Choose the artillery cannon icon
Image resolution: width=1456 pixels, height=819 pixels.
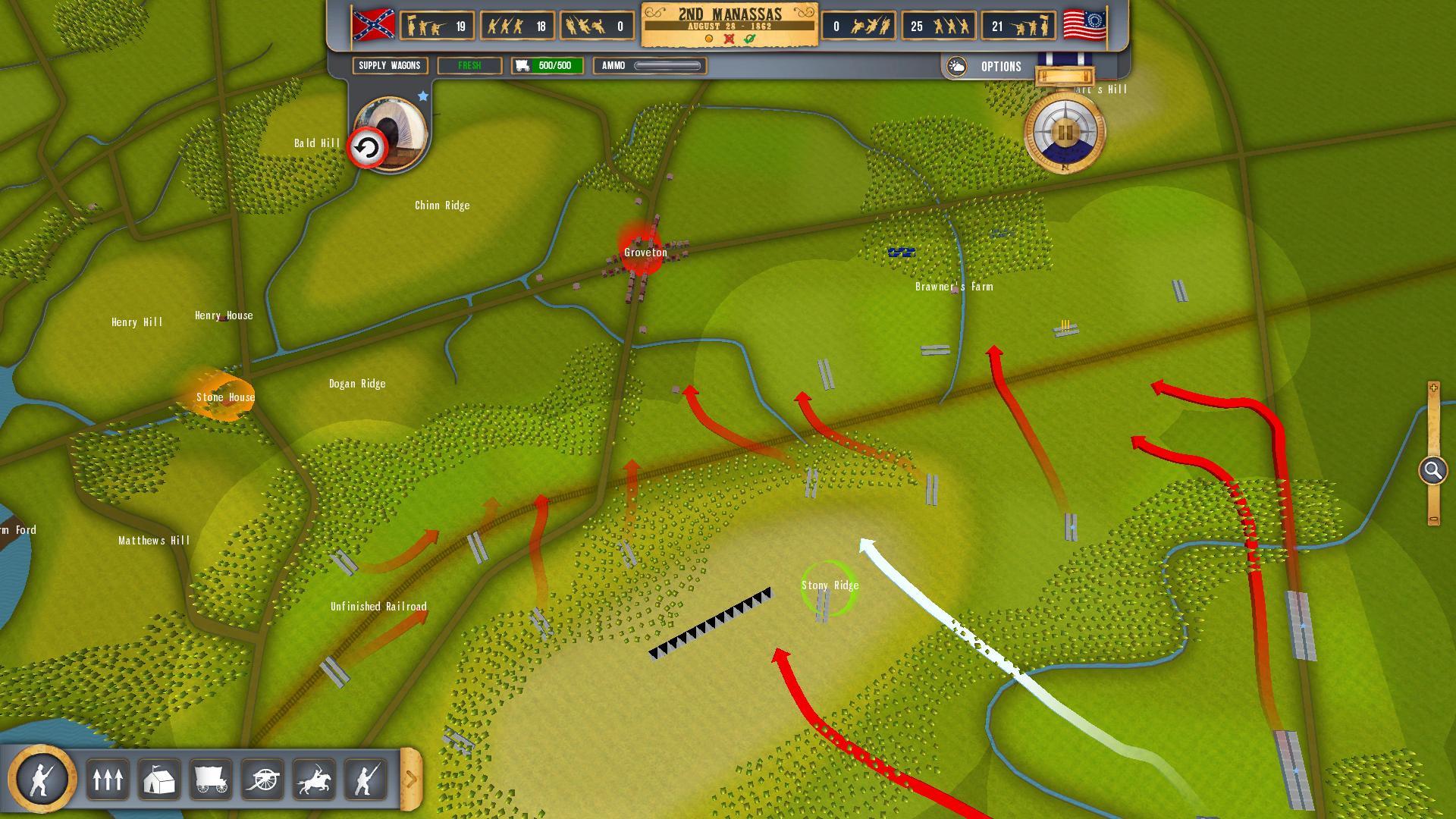tap(262, 779)
